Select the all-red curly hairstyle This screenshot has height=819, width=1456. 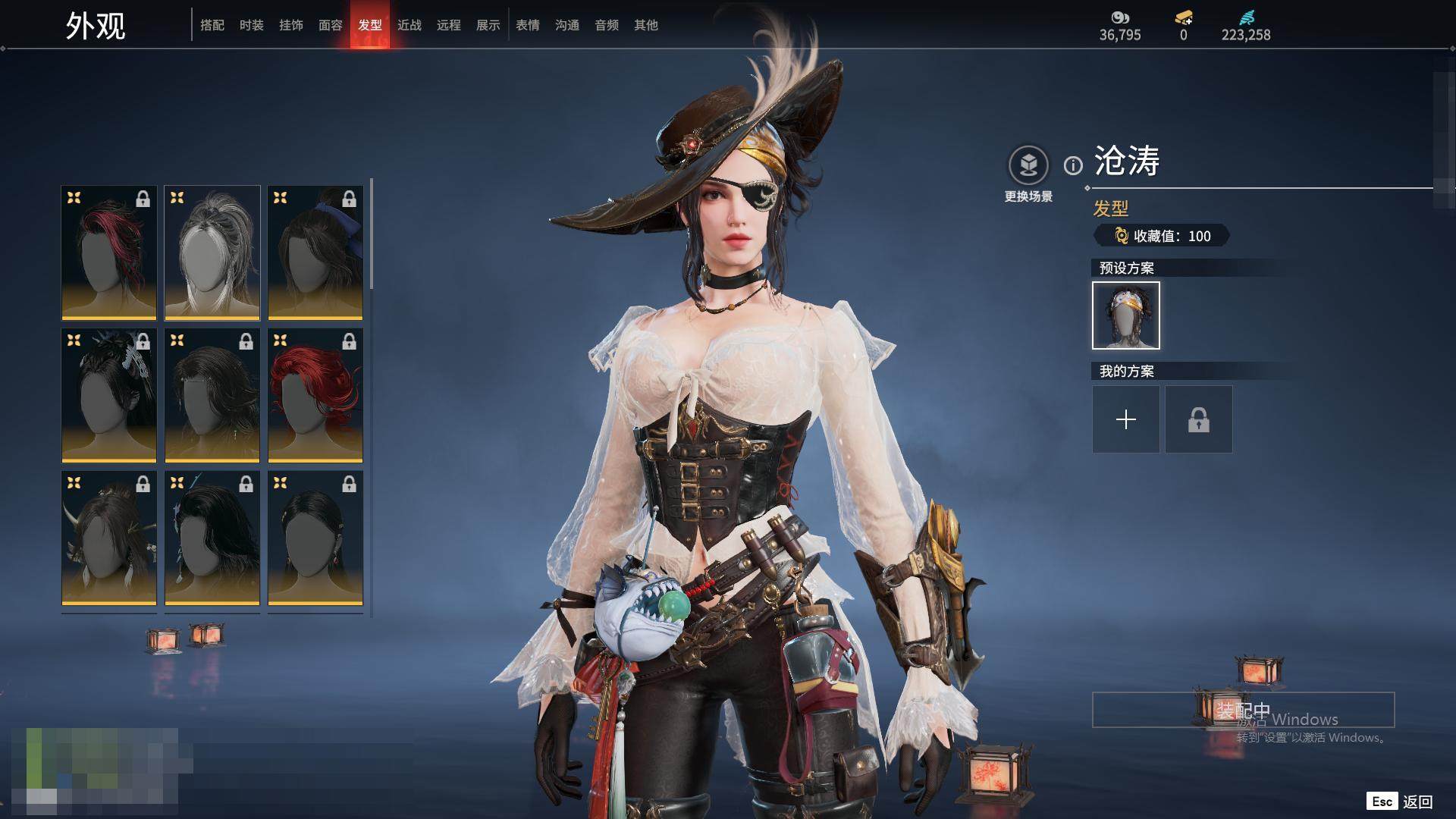pos(315,395)
